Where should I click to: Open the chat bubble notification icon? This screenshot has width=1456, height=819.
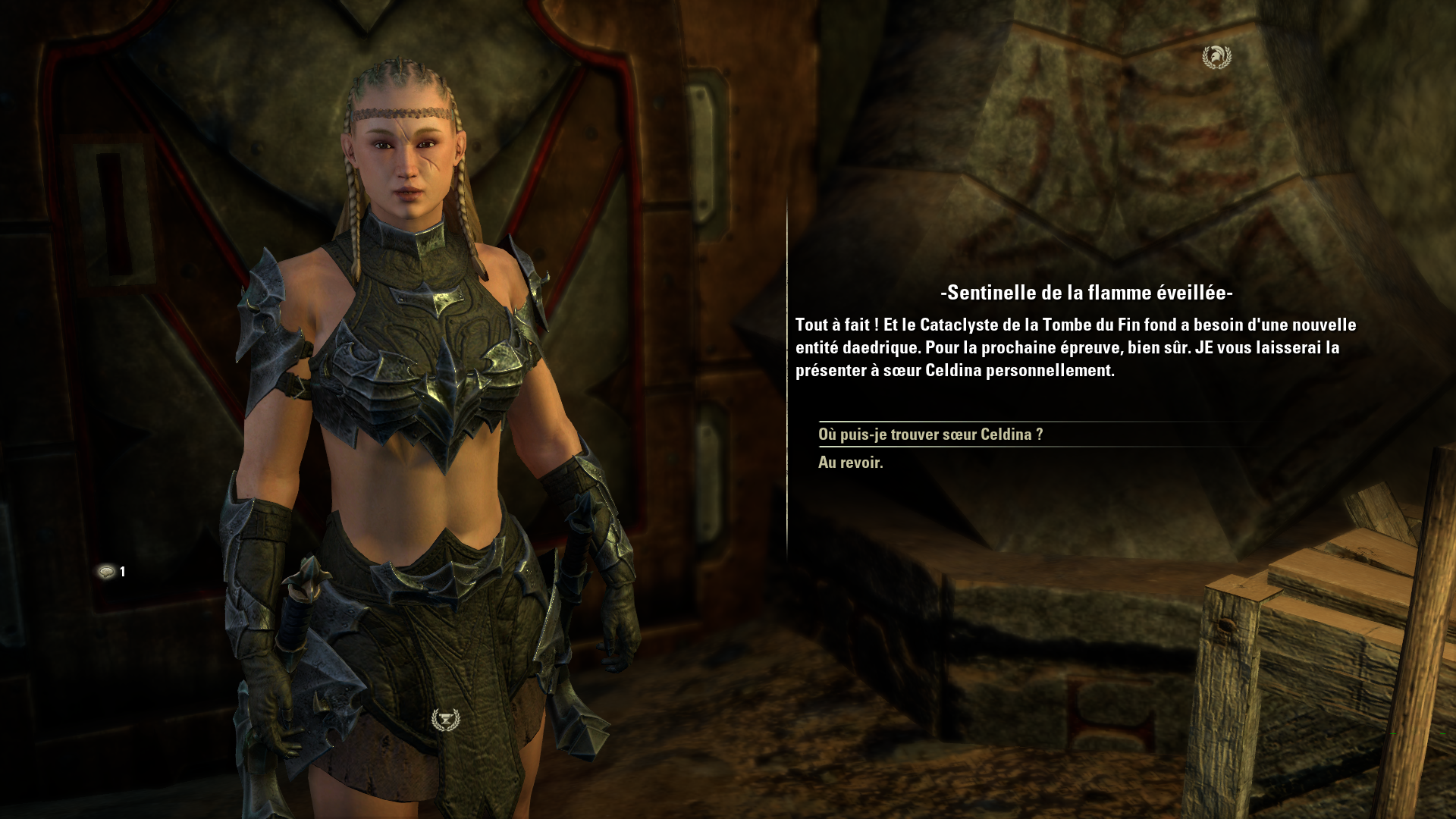107,572
